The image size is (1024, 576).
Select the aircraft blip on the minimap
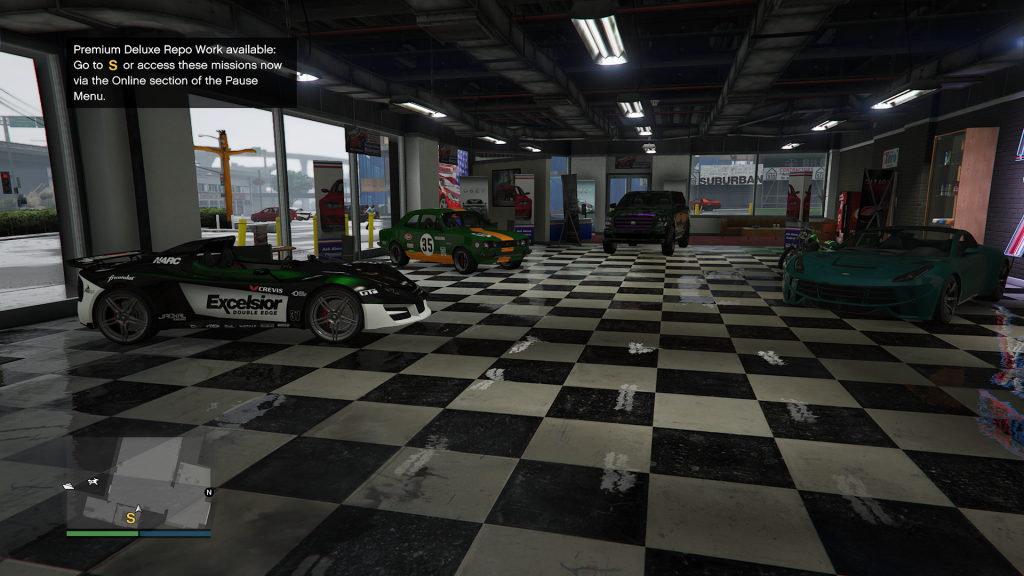click(93, 482)
